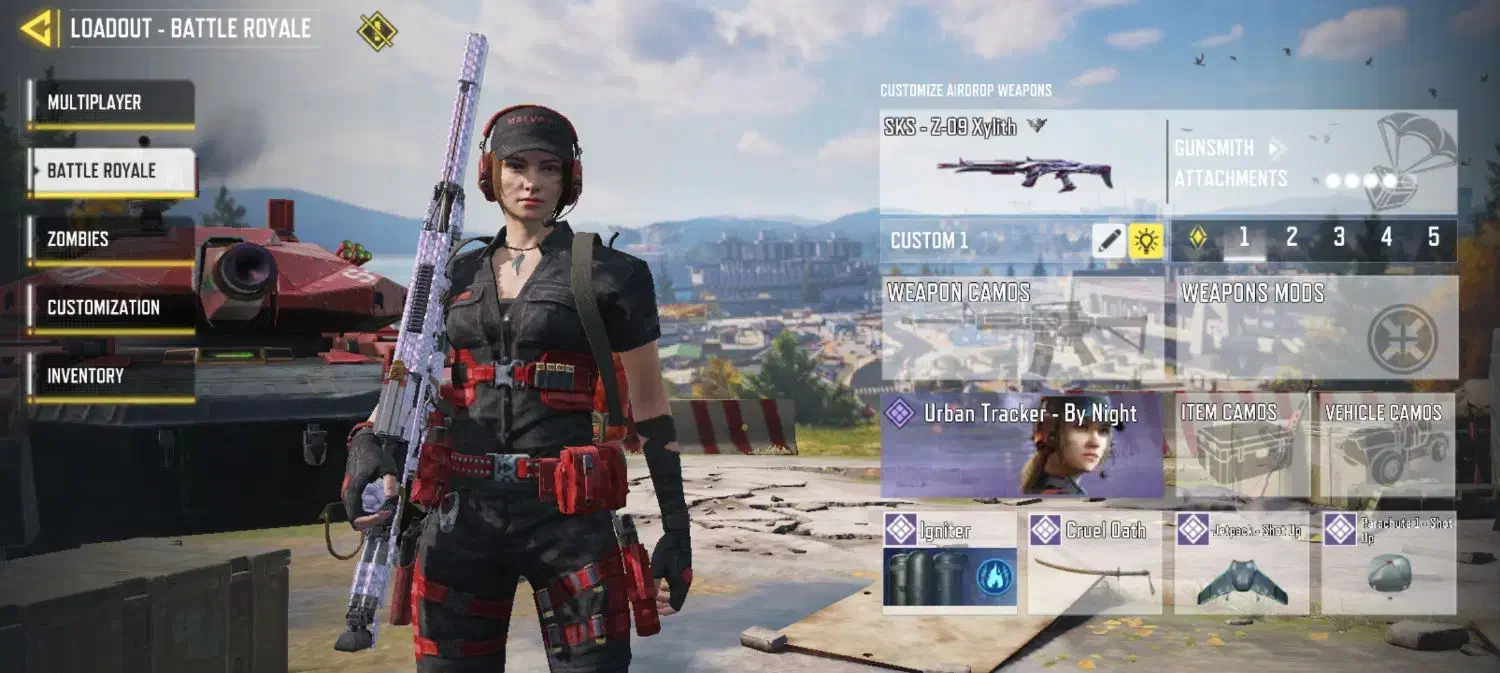Viewport: 1500px width, 673px height.
Task: Open the Customization section
Action: click(x=110, y=308)
